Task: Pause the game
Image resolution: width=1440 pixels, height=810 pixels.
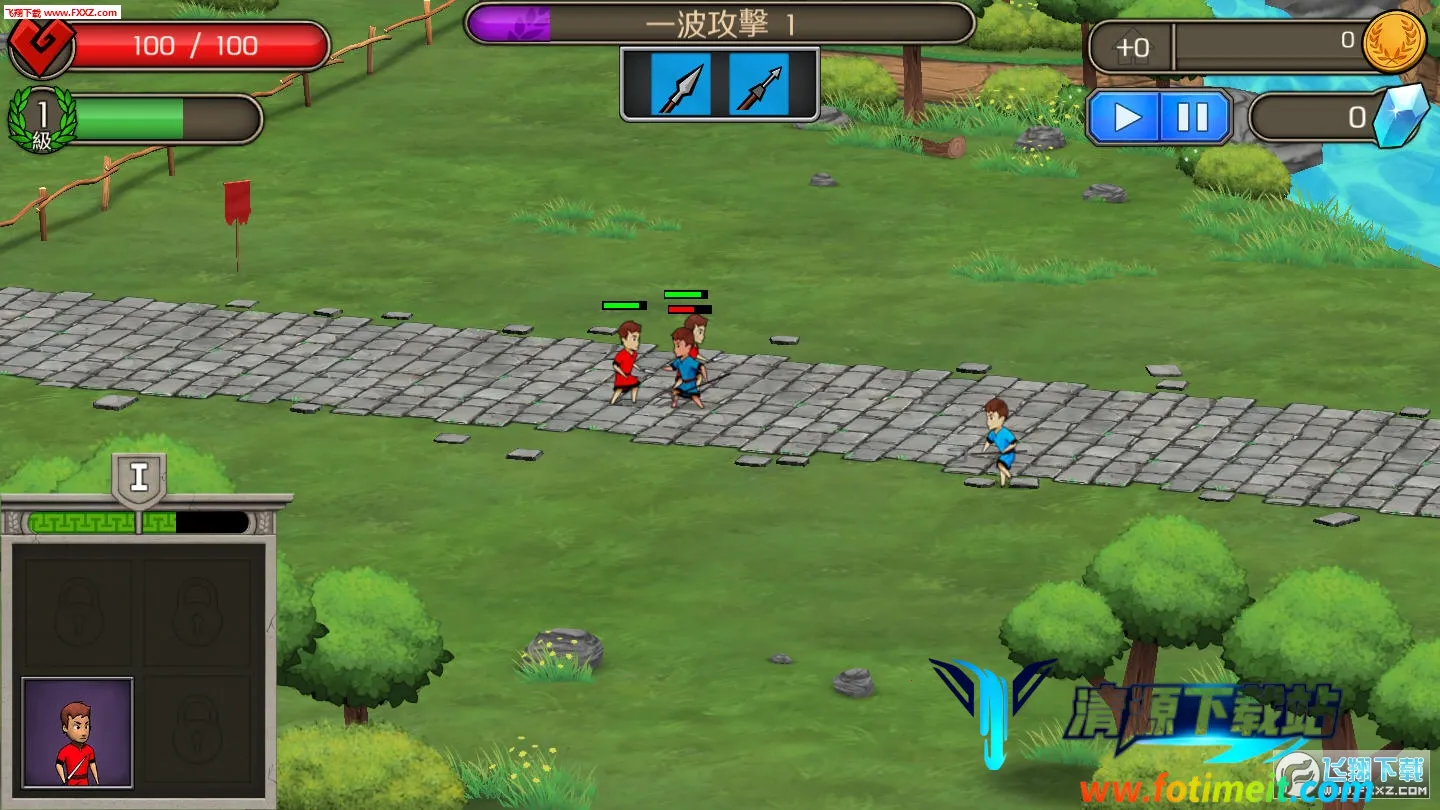Action: (1193, 117)
